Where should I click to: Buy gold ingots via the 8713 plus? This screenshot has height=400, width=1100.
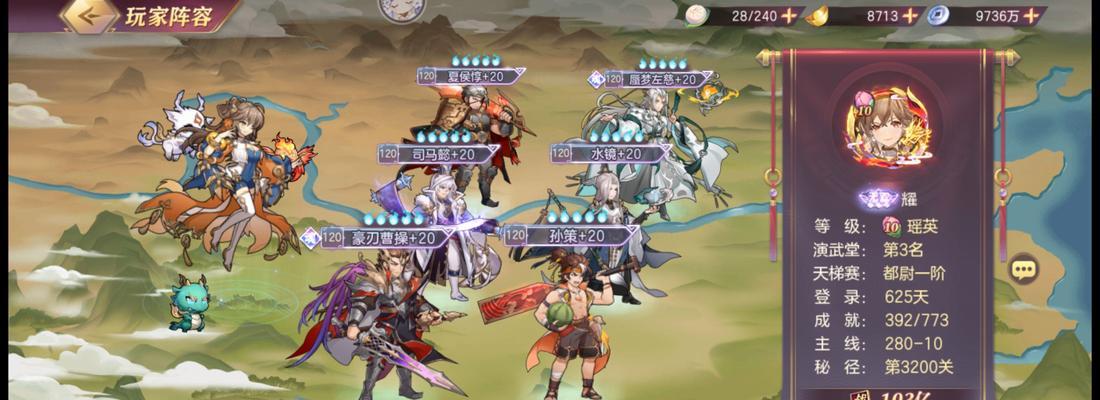[x=909, y=15]
